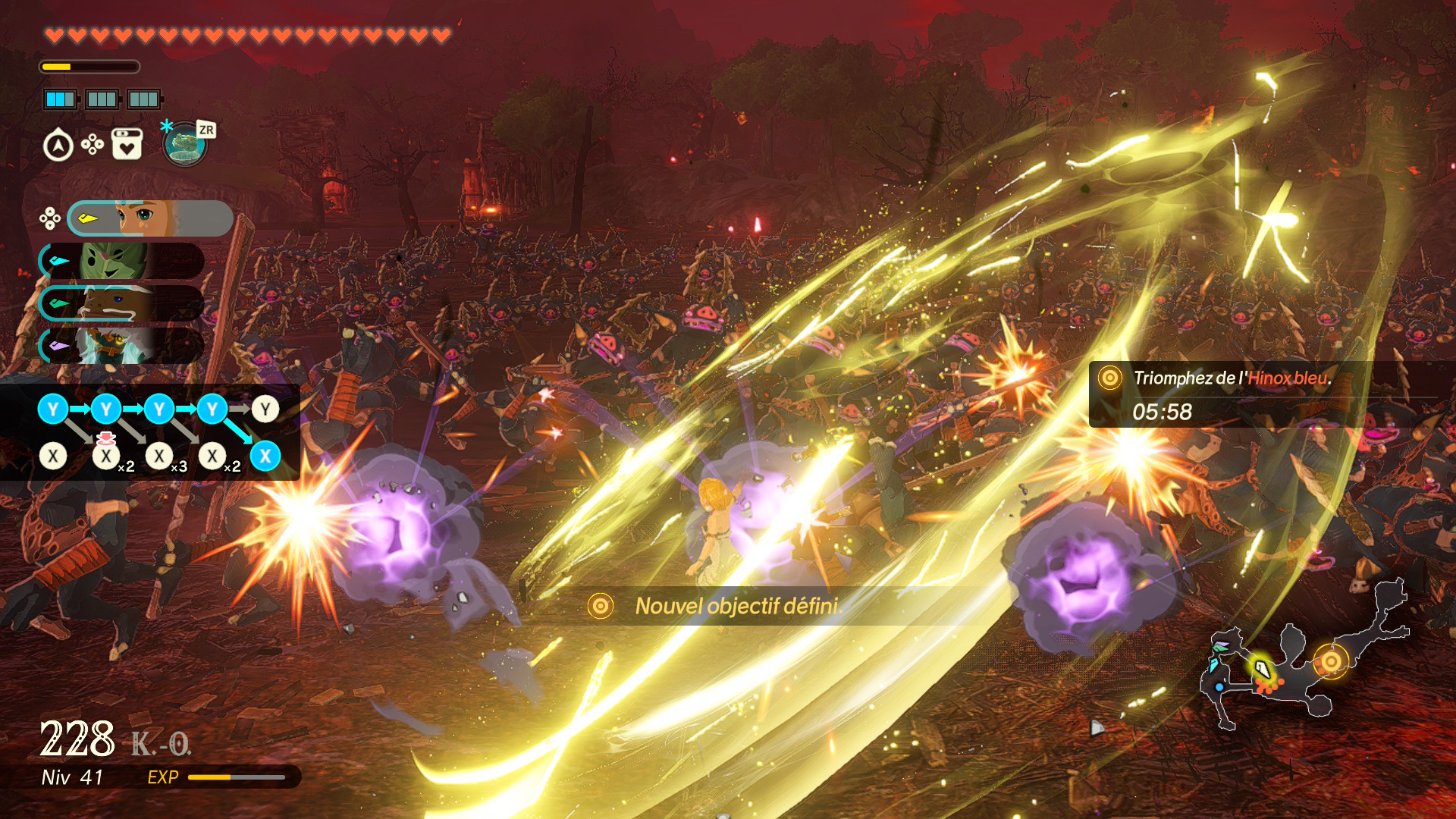Switch to the white-bearded Goron character portrait
The image size is (1456, 819).
click(121, 303)
